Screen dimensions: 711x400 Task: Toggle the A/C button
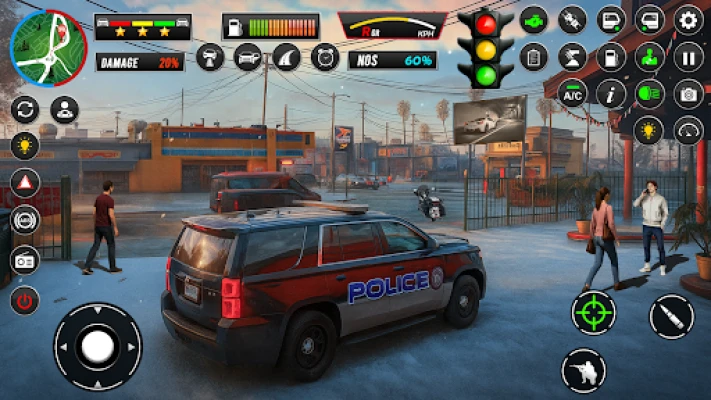point(573,93)
